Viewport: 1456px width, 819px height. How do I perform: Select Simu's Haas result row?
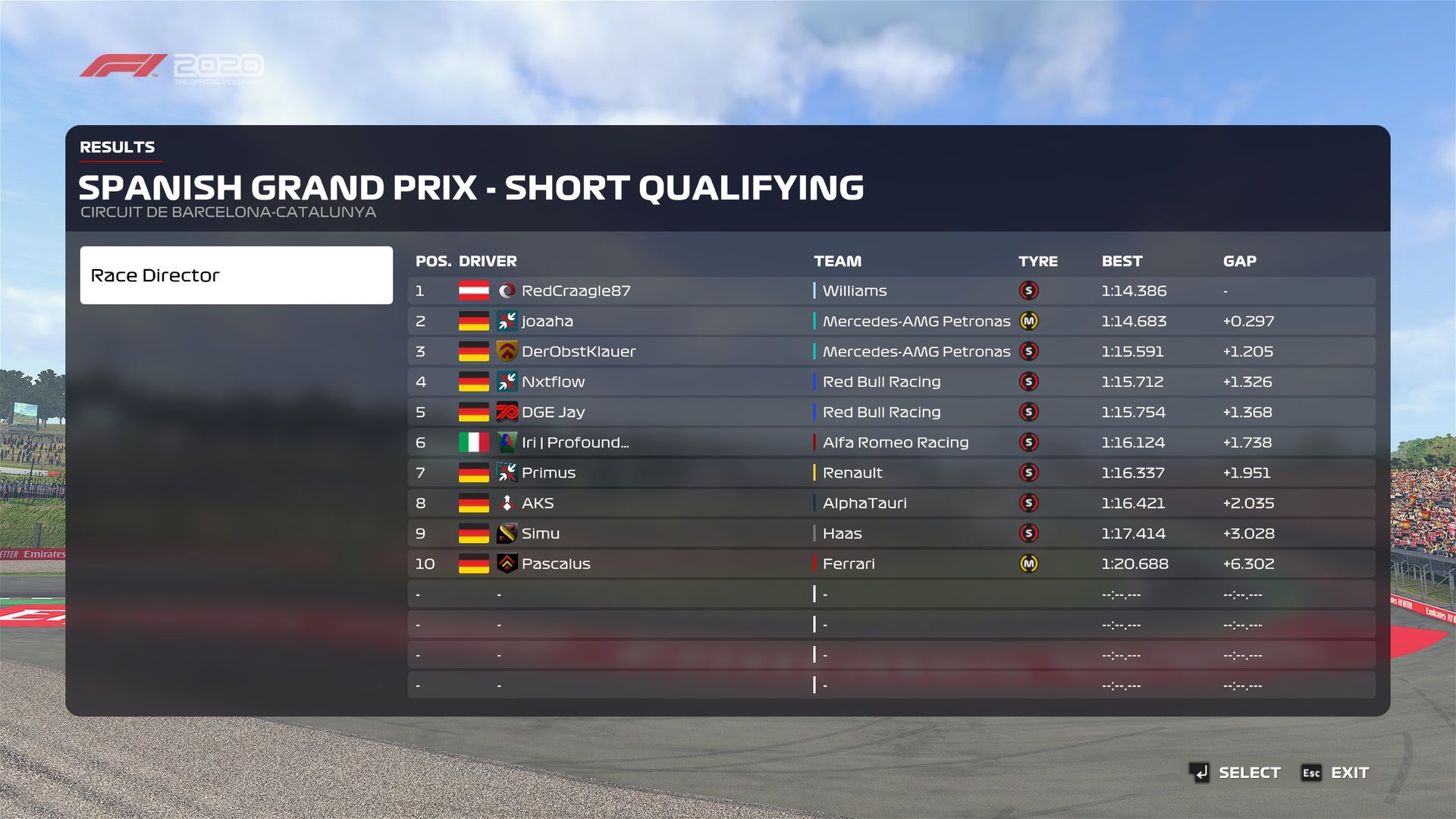[x=891, y=534]
